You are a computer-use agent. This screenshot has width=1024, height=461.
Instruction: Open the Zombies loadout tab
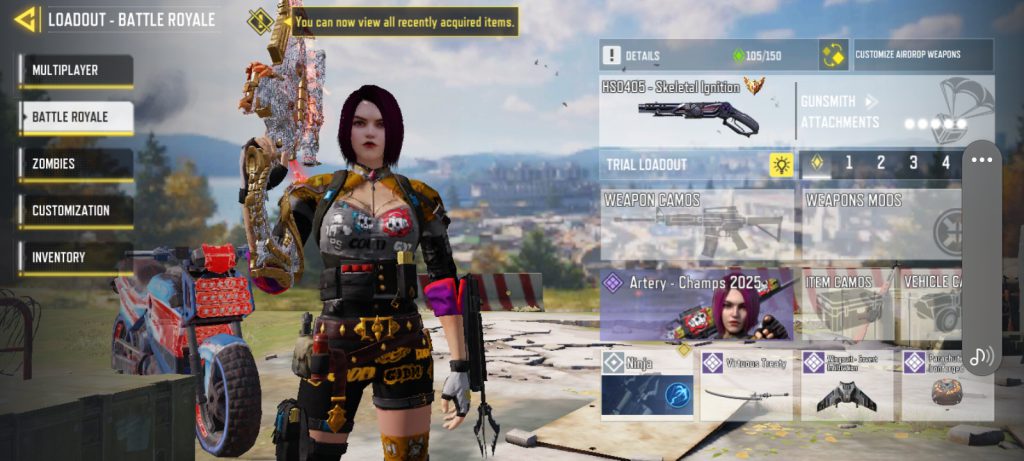[75, 164]
